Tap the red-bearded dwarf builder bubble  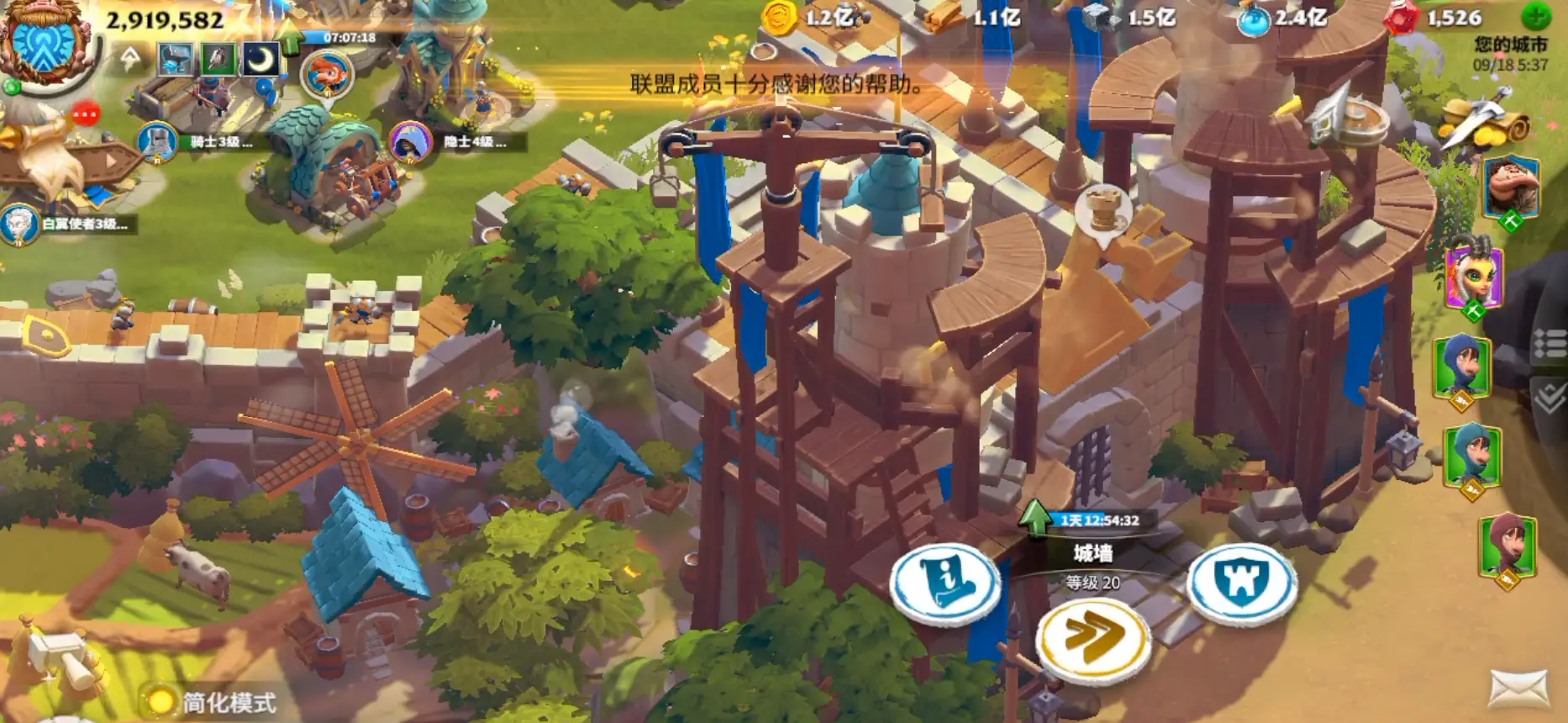click(328, 75)
